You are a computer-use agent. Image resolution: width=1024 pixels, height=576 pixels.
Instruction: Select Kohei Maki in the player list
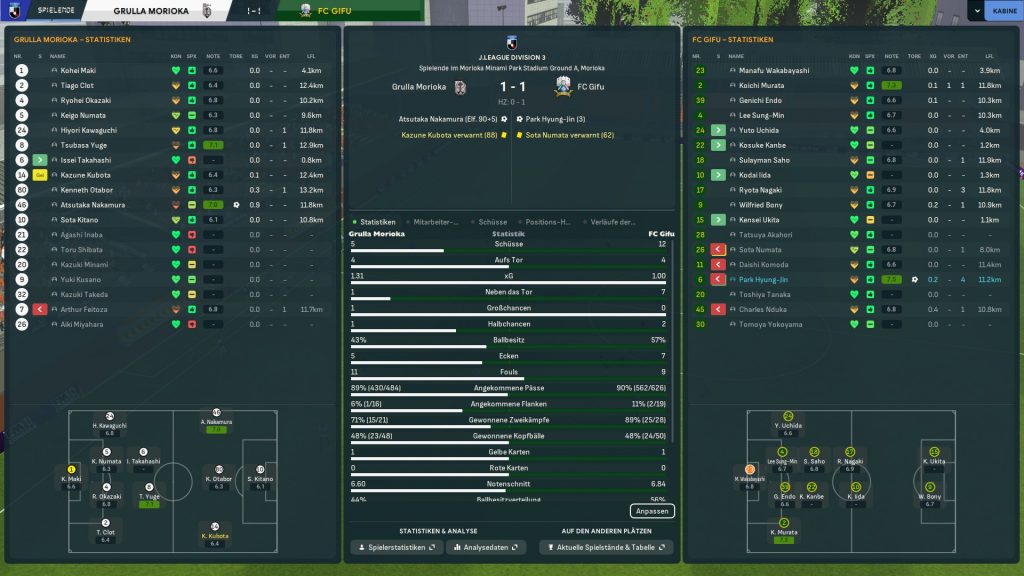78,71
